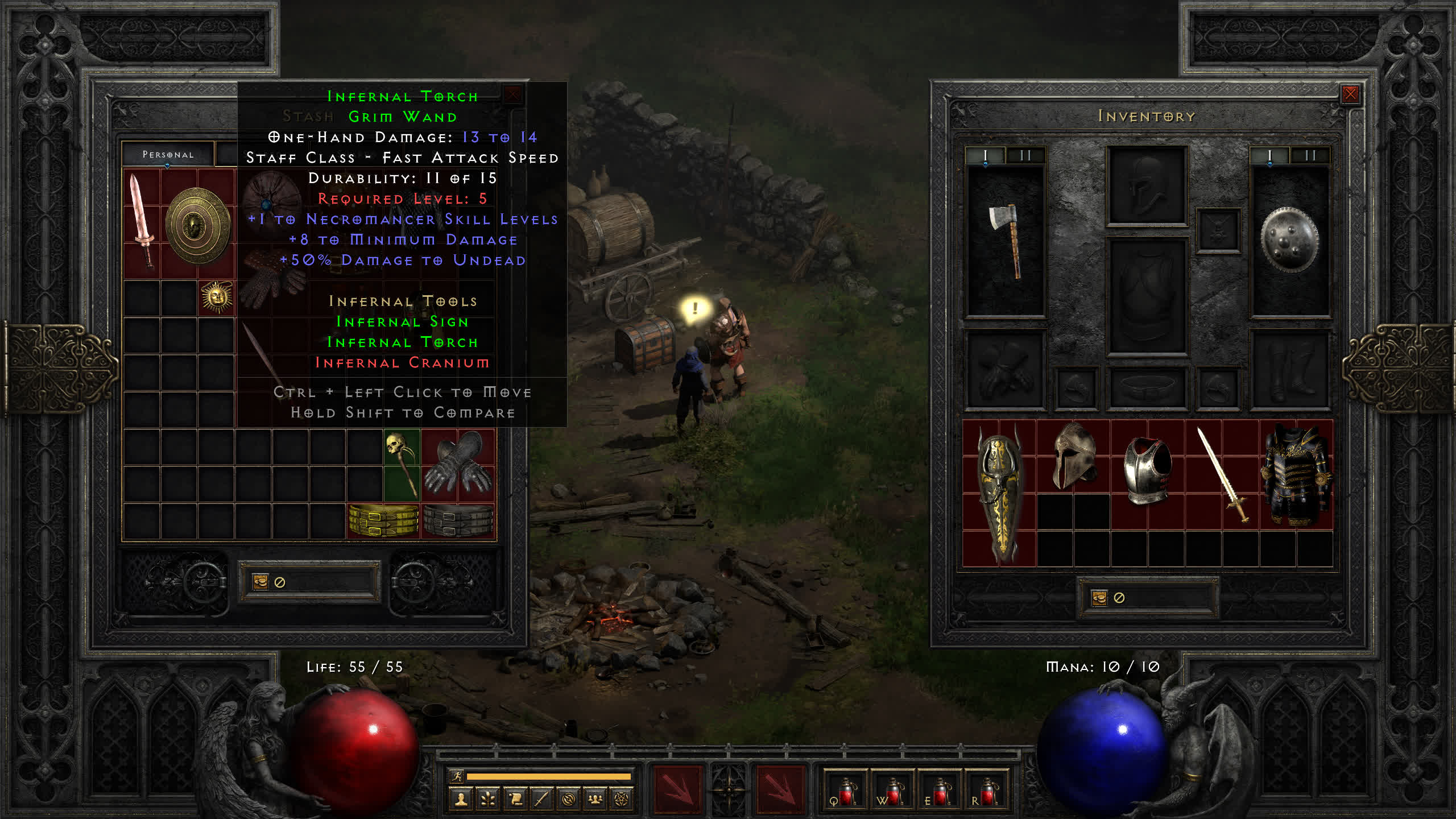Select the dark gauntlets in the stash
The height and width of the screenshot is (819, 1456).
pyautogui.click(x=458, y=462)
